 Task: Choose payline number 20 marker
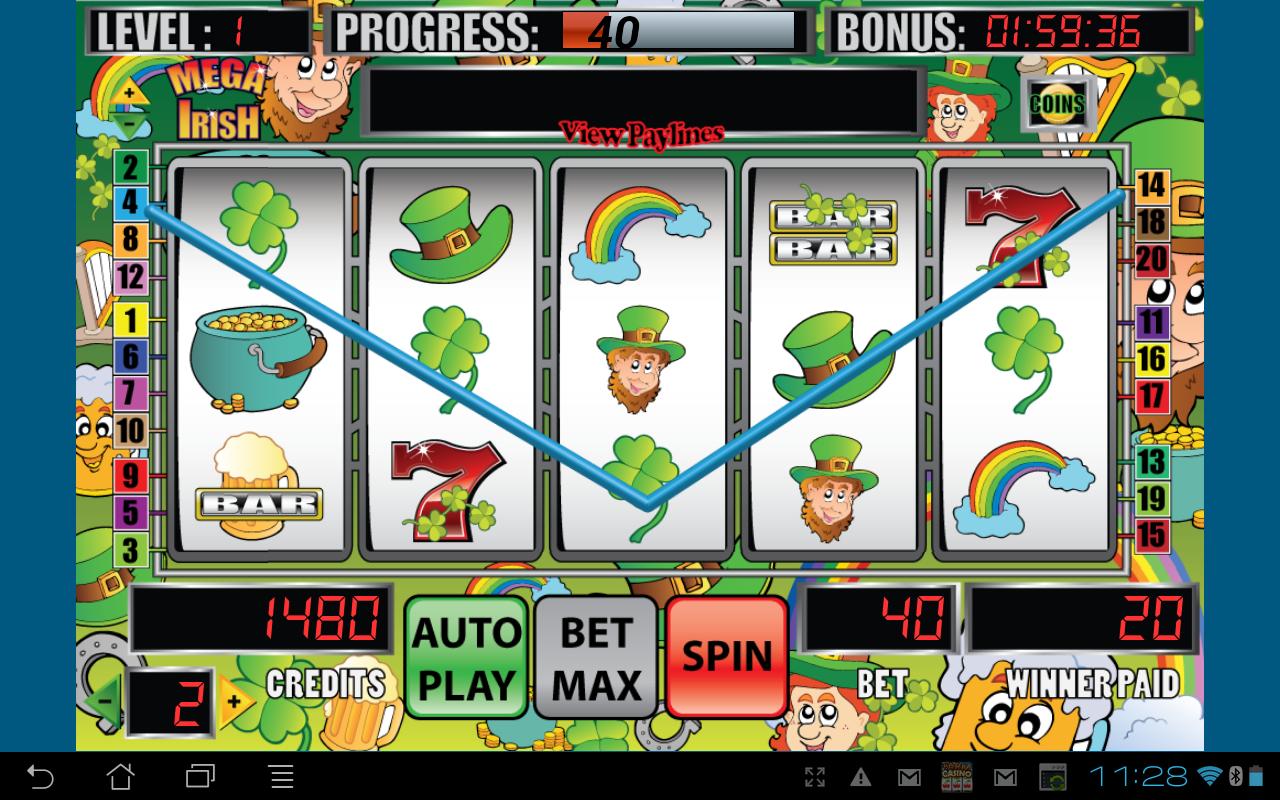(1152, 260)
